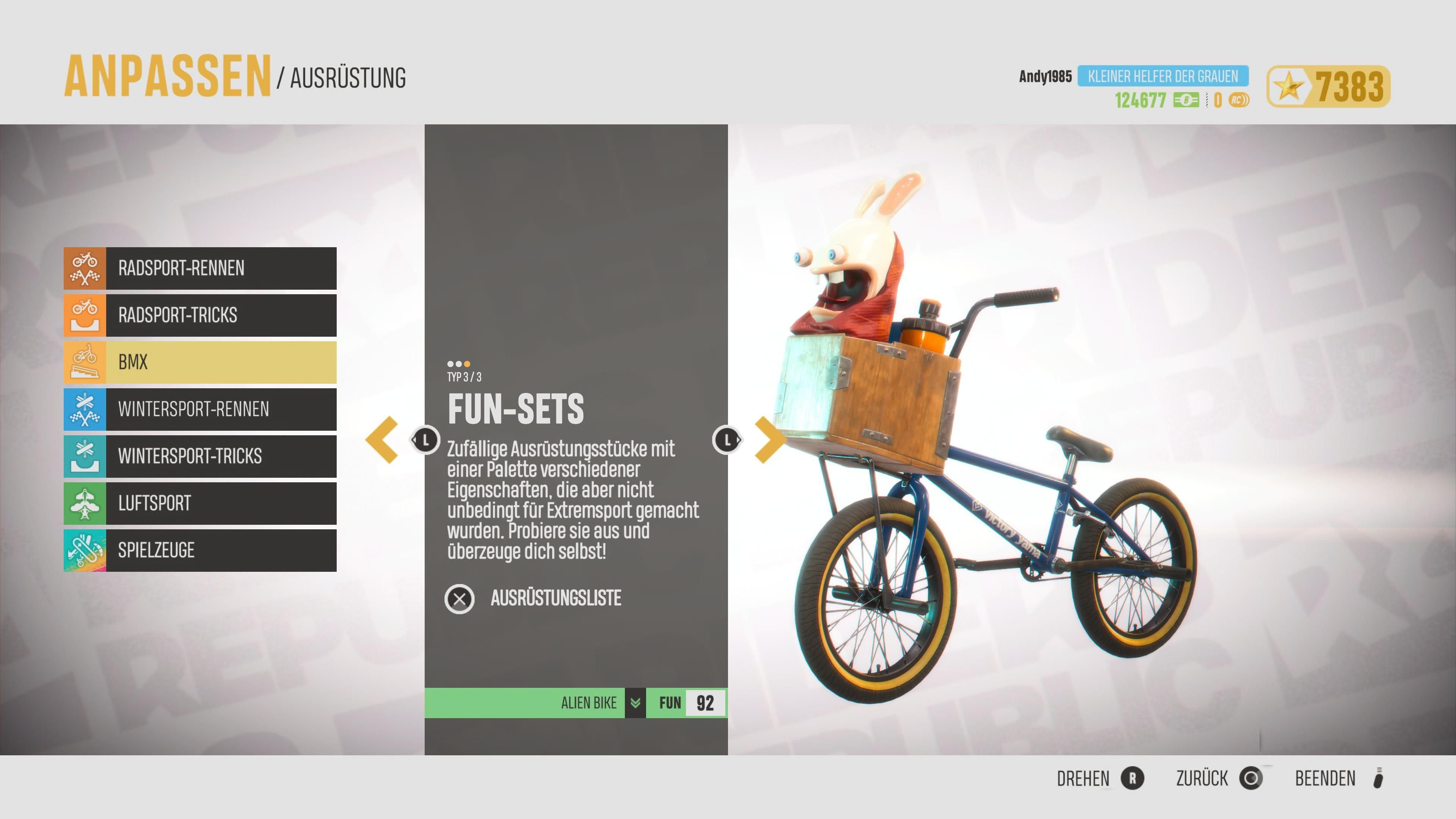Select the Luftsport wingsuit icon
Screen dimensions: 1456x819
pyautogui.click(x=84, y=503)
